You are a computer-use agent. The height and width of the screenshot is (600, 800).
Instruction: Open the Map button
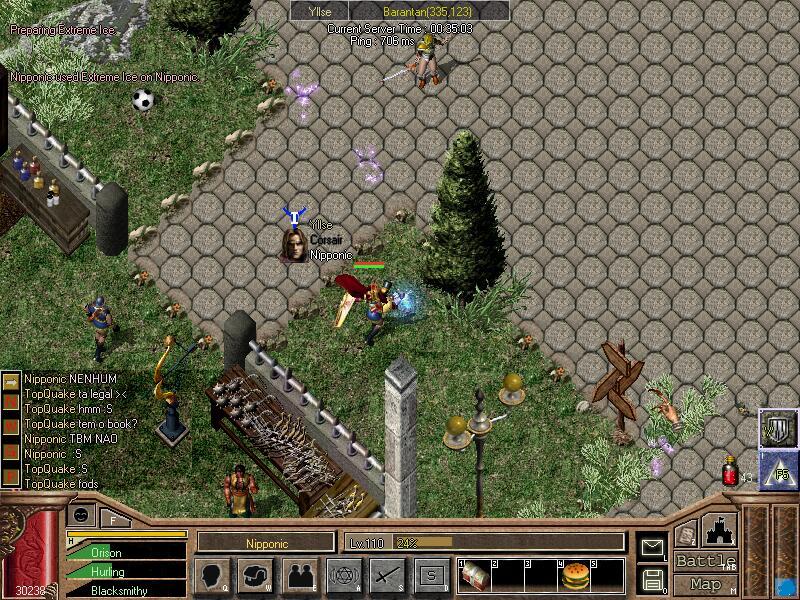[706, 584]
